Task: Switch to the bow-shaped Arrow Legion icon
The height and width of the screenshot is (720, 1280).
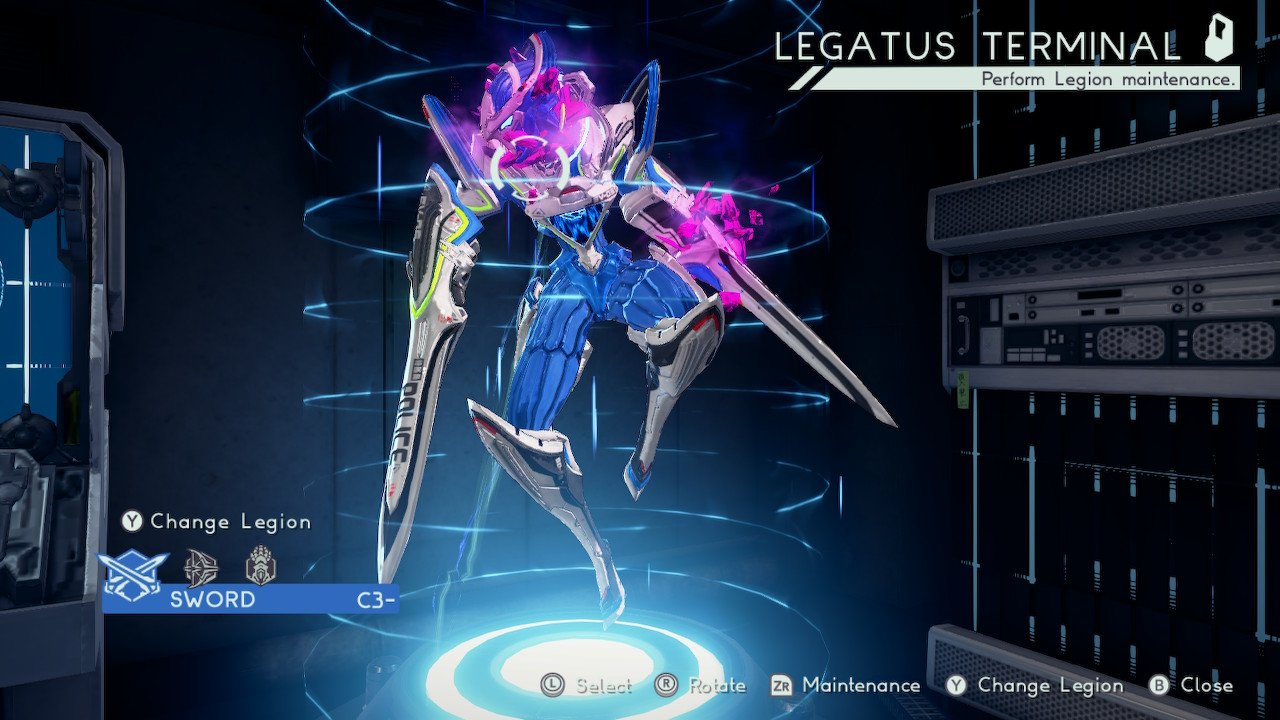Action: point(201,567)
